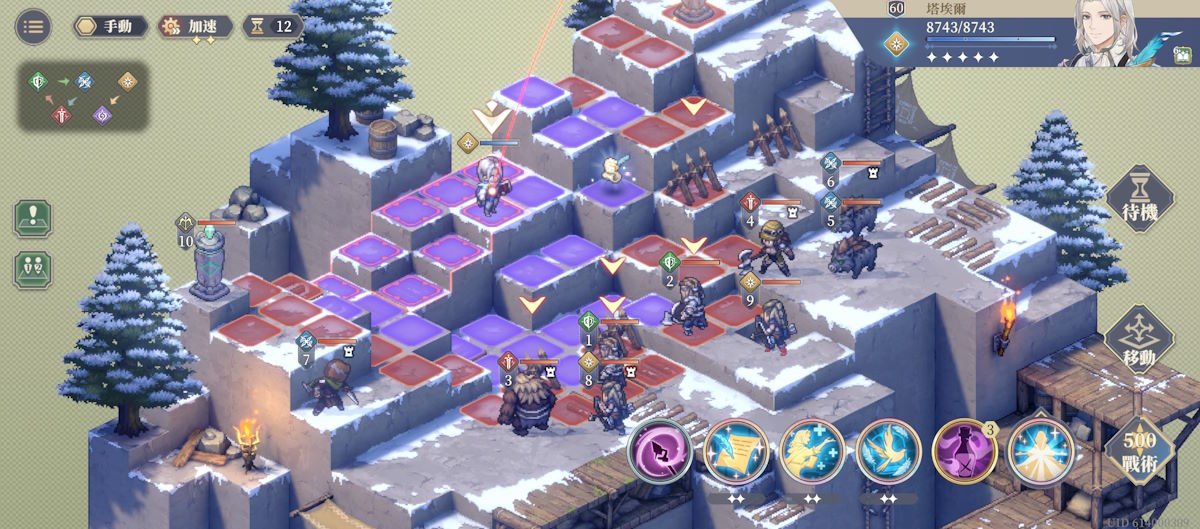Open the class advantage chart panel
Viewport: 1200px width, 529px height.
pyautogui.click(x=82, y=97)
